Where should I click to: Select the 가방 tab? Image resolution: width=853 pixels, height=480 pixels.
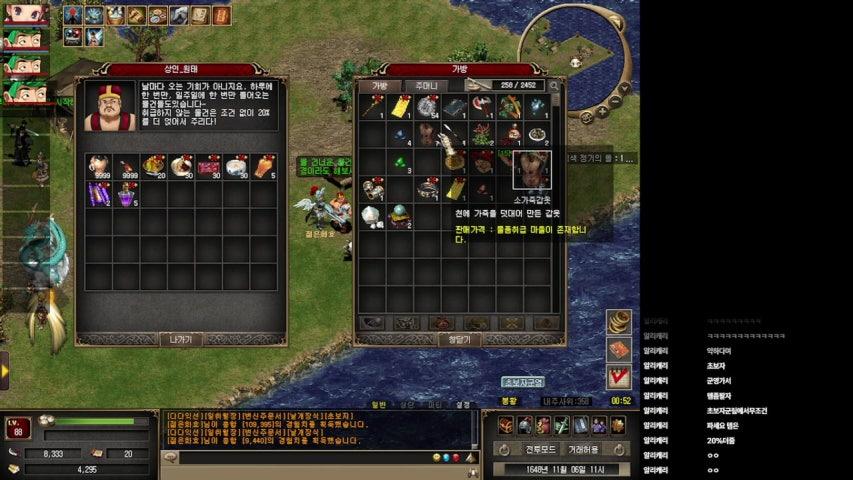(x=380, y=87)
